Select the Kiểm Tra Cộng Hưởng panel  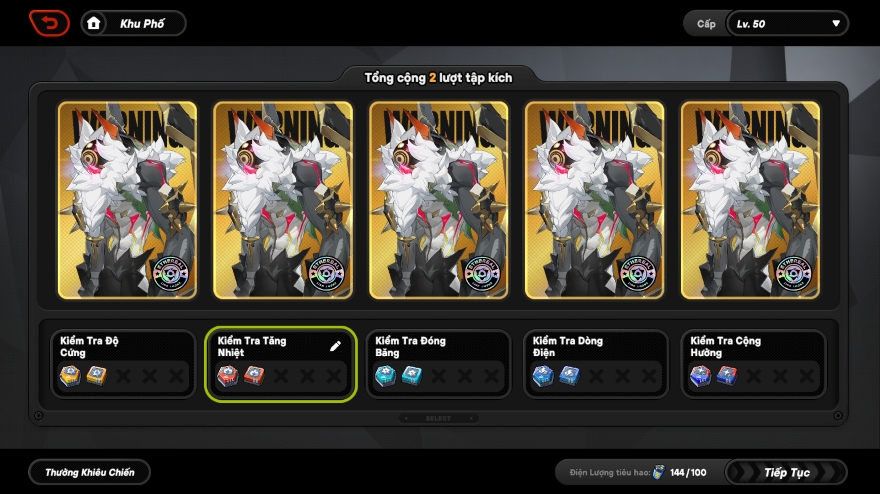(x=753, y=364)
